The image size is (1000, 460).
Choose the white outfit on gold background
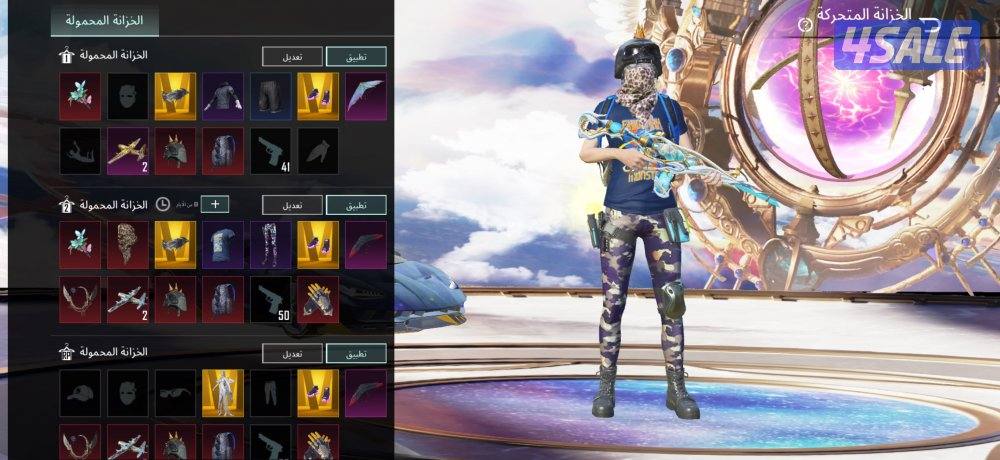pos(223,391)
